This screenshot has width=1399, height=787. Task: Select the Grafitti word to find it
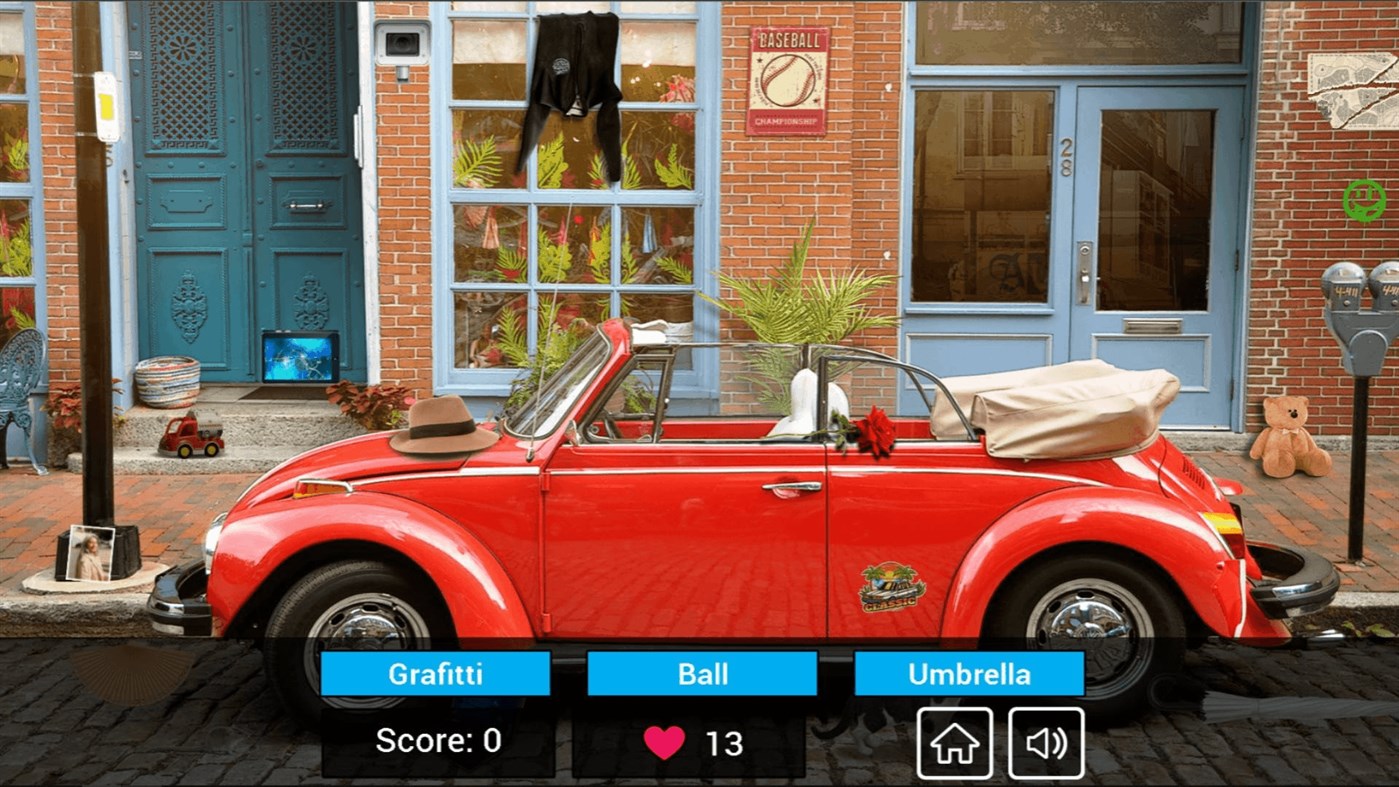(434, 674)
